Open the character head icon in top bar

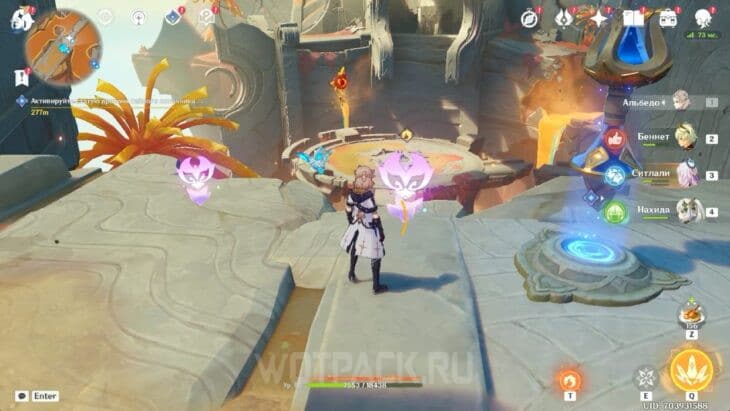point(702,17)
